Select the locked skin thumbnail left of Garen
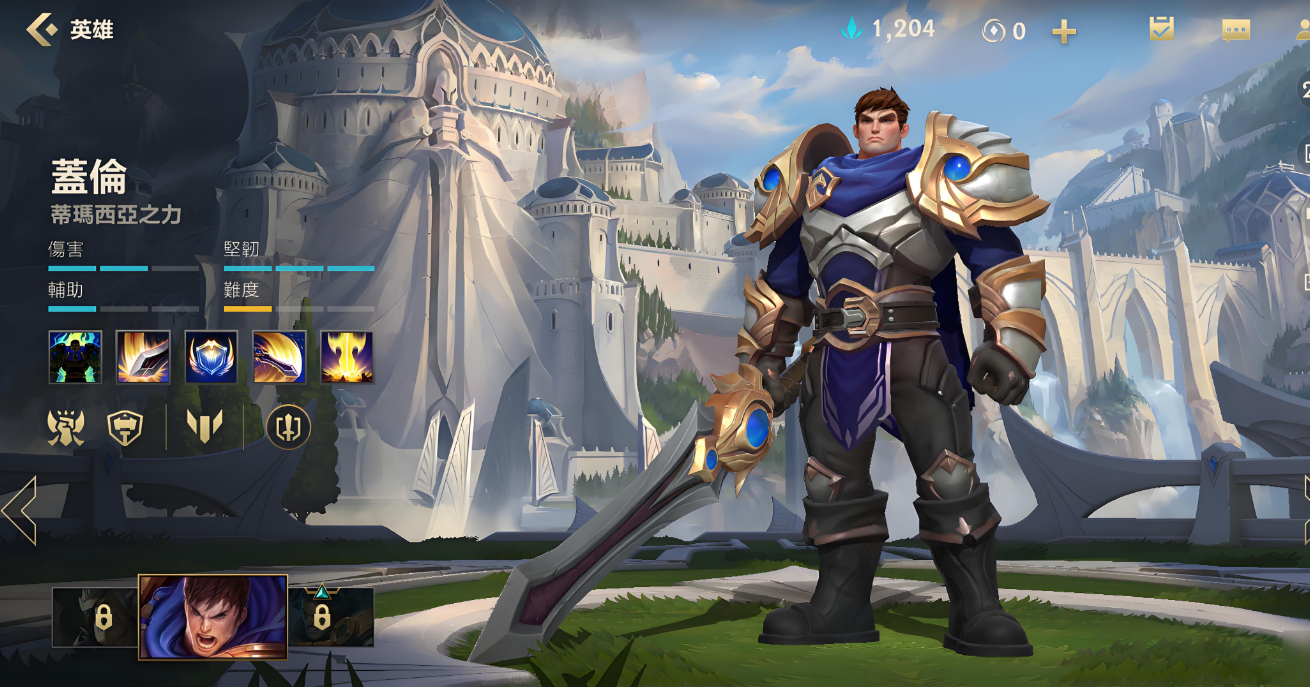Image resolution: width=1310 pixels, height=687 pixels. [x=95, y=617]
